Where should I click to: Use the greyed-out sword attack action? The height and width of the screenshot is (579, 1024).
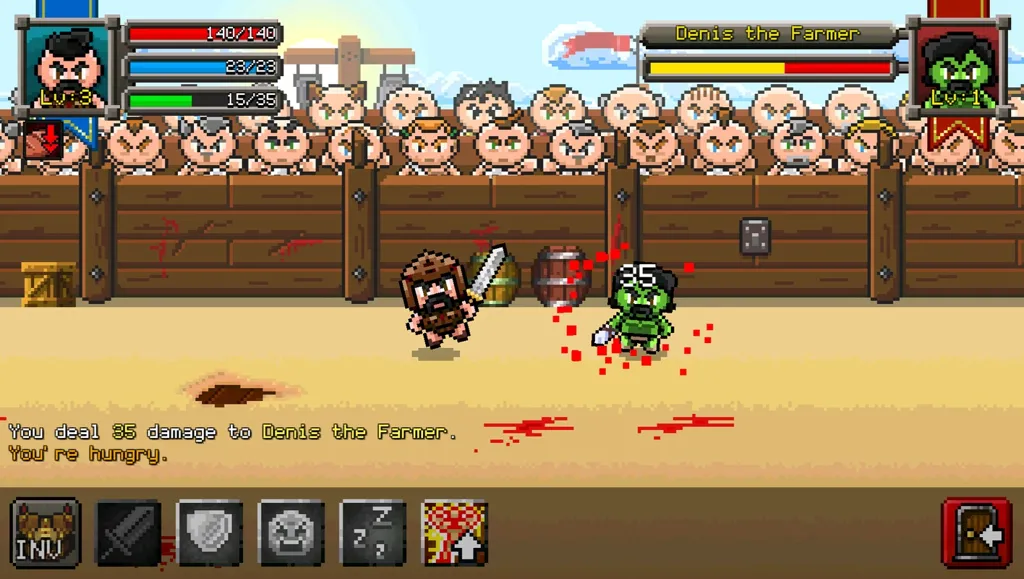coord(128,533)
